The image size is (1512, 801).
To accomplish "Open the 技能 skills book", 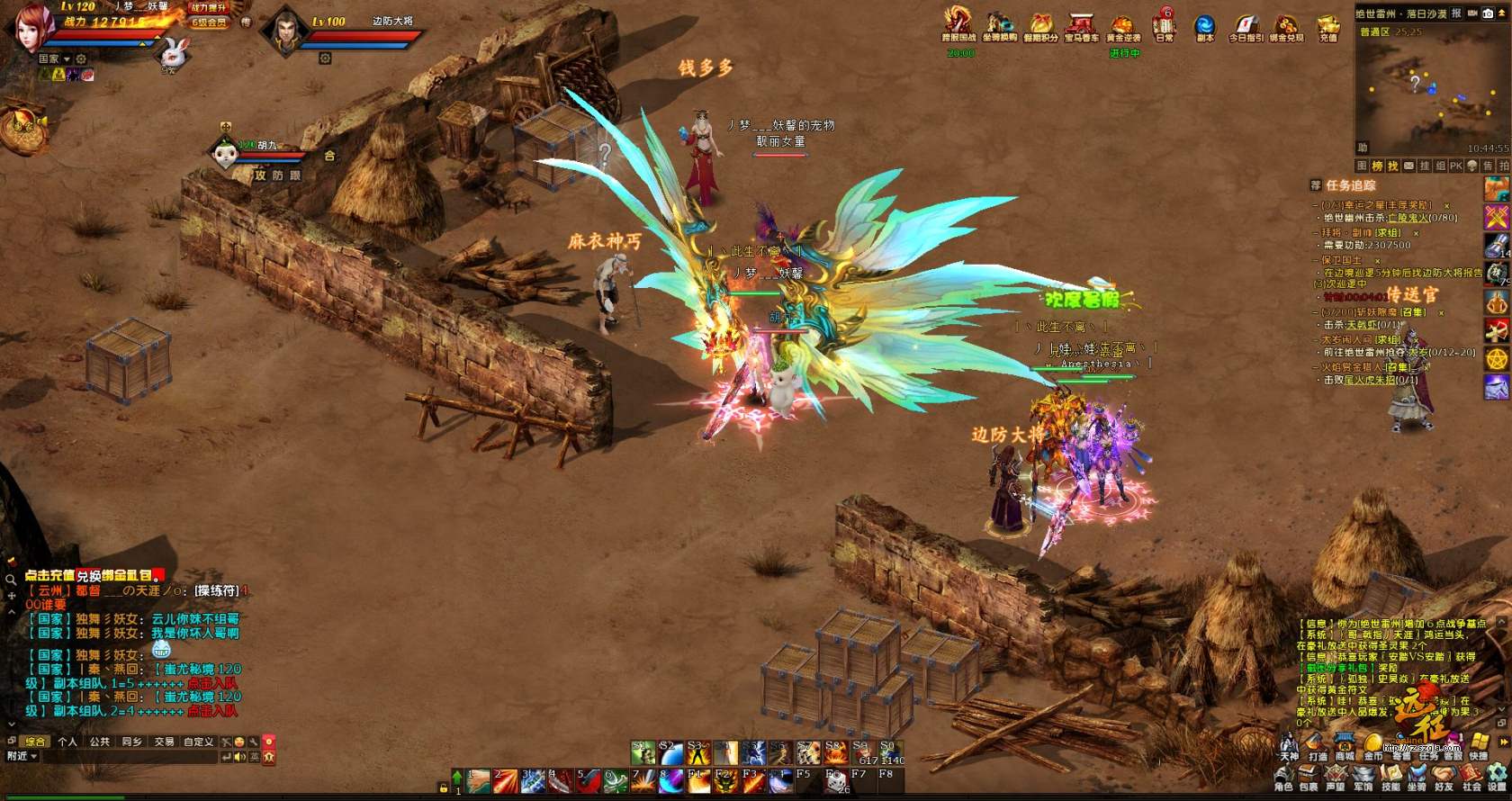I will click(1390, 777).
